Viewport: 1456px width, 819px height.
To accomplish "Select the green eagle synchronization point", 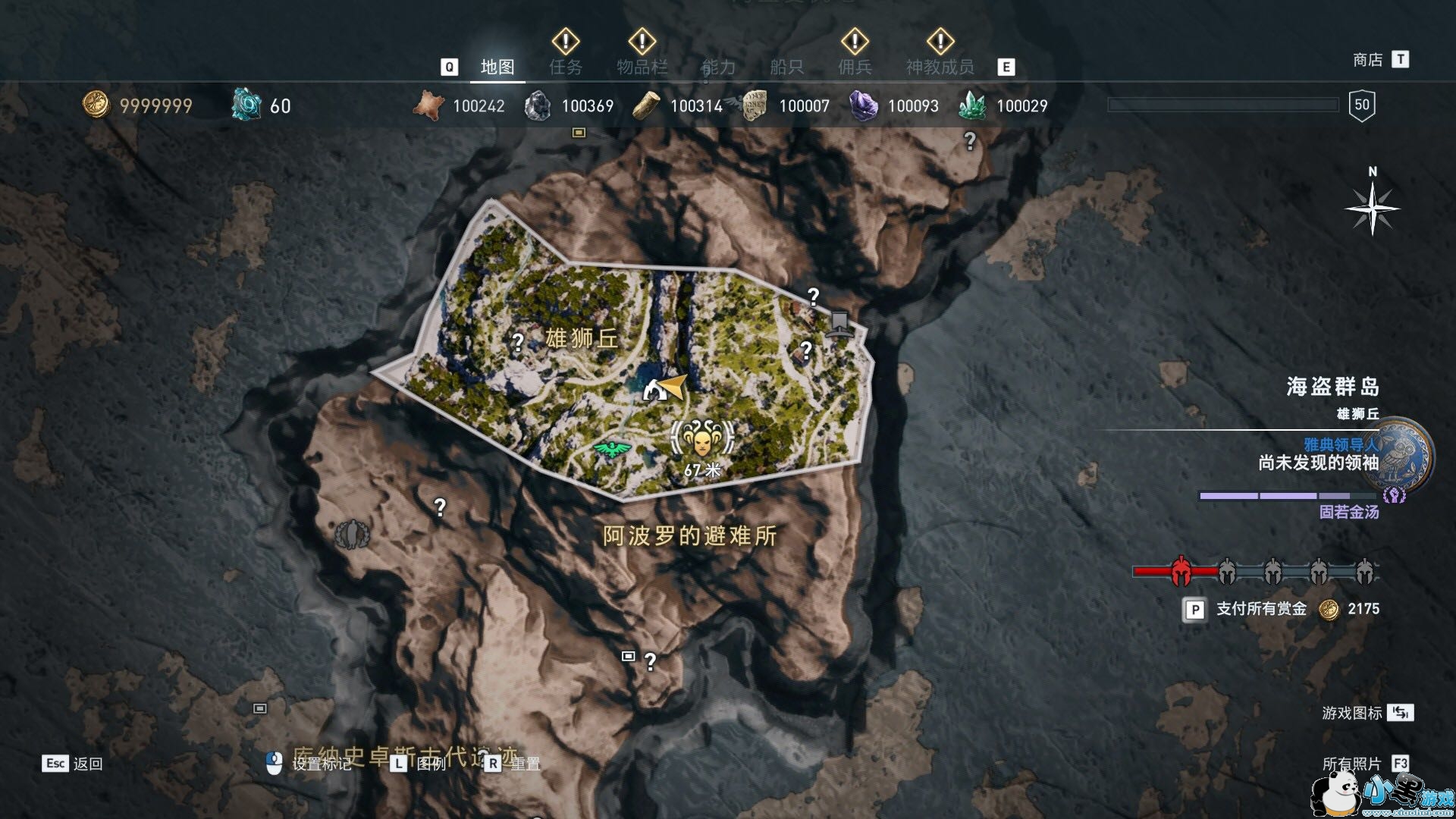I will coord(612,449).
